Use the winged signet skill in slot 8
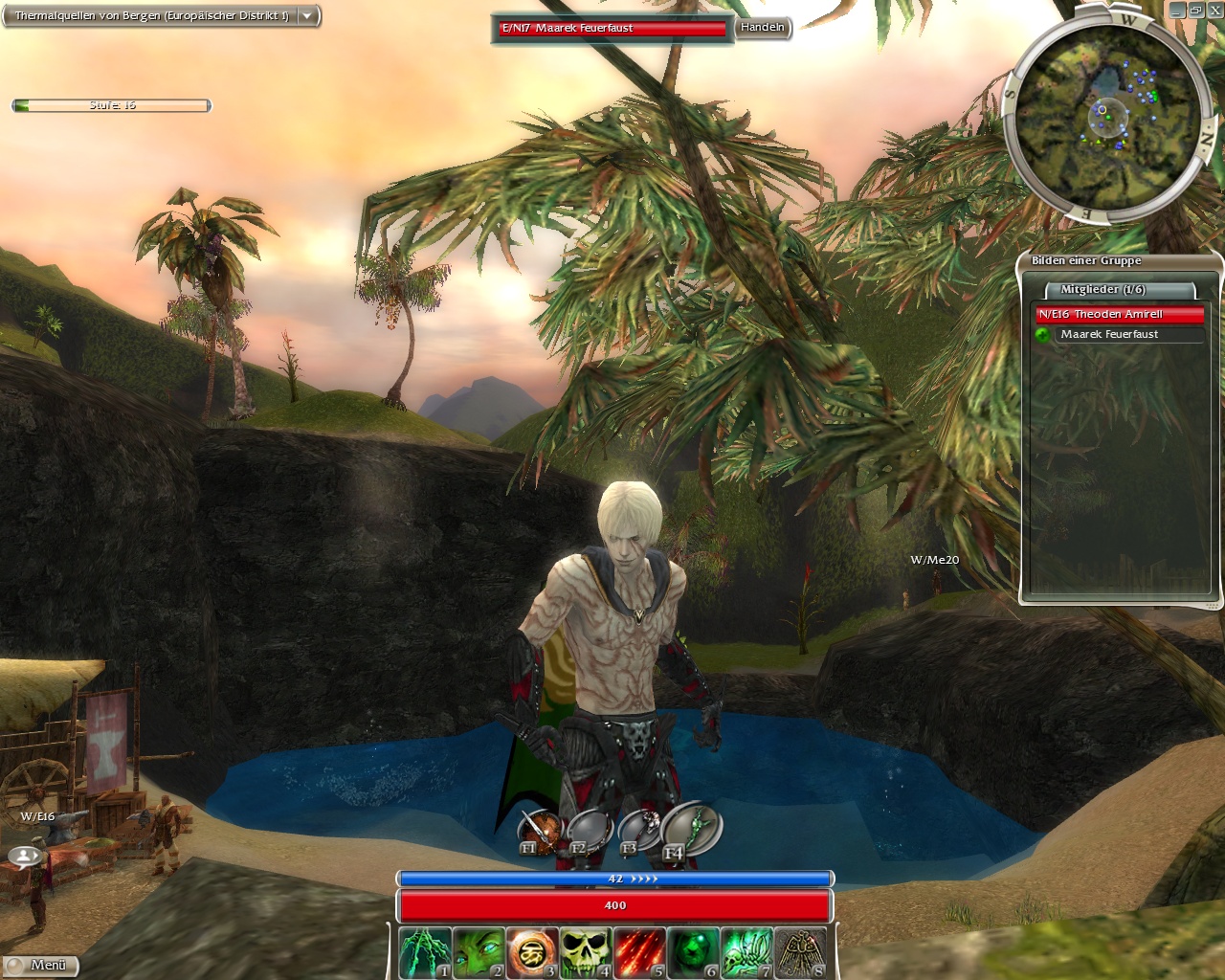This screenshot has height=980, width=1225. click(799, 953)
